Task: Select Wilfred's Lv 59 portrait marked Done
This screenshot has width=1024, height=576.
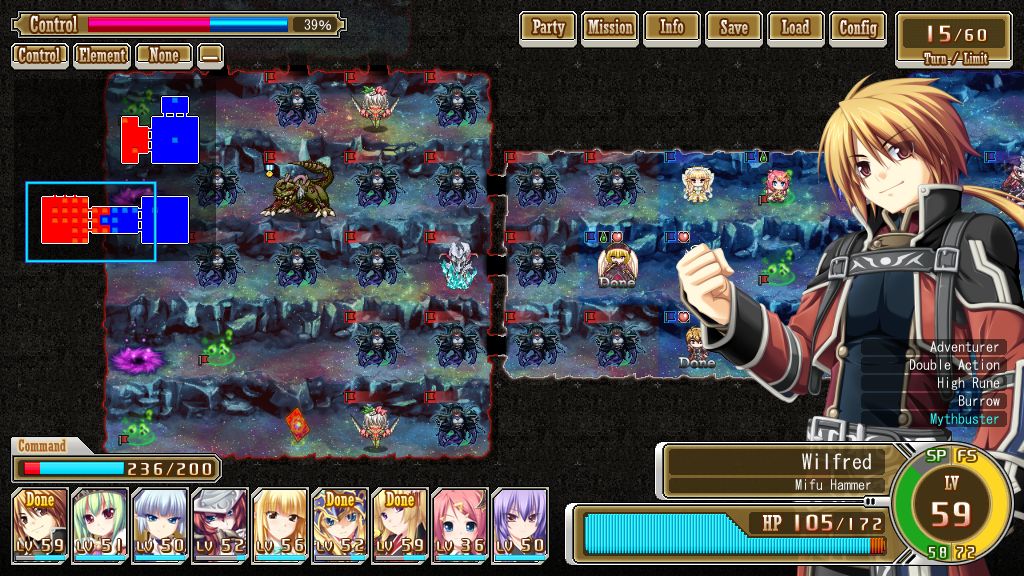Action: [x=40, y=521]
